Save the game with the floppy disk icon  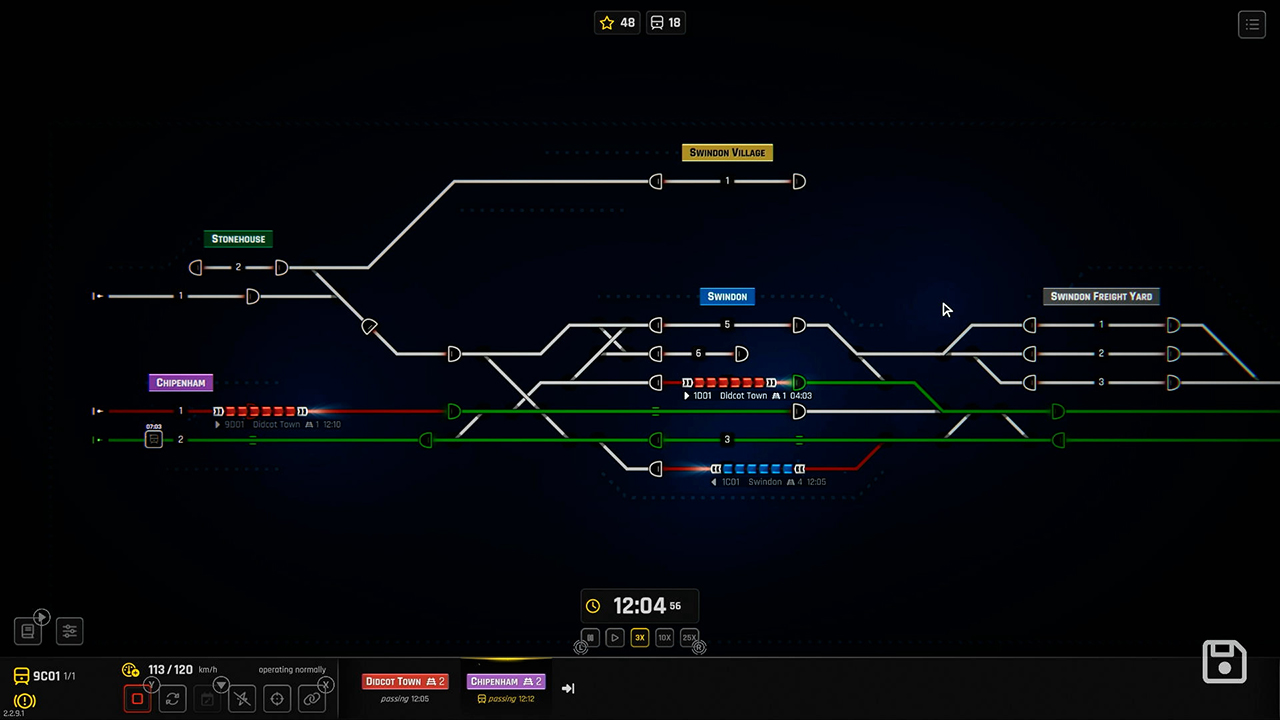pyautogui.click(x=1224, y=661)
